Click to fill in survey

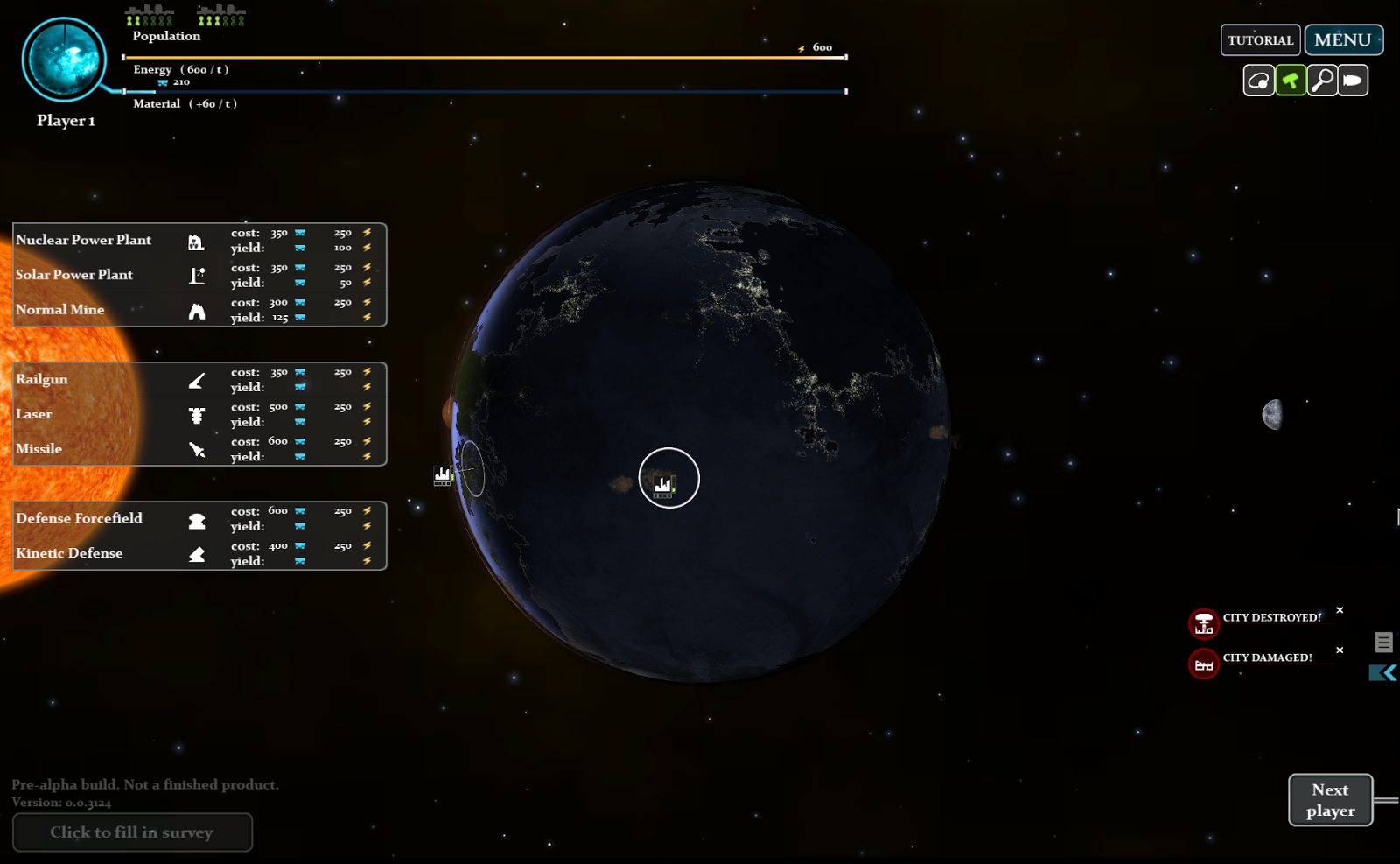[132, 832]
